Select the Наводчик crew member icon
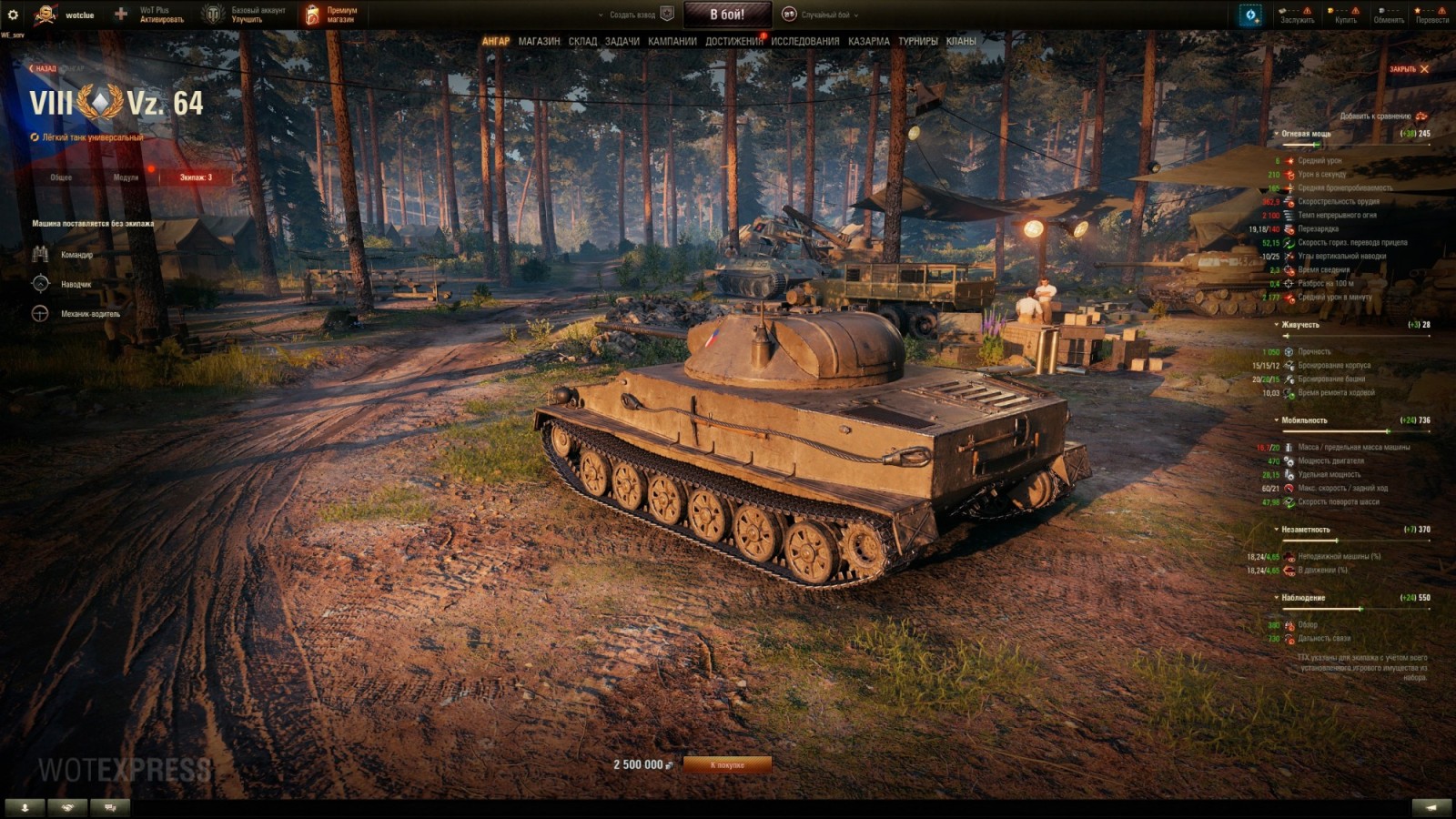This screenshot has height=819, width=1456. 40,284
